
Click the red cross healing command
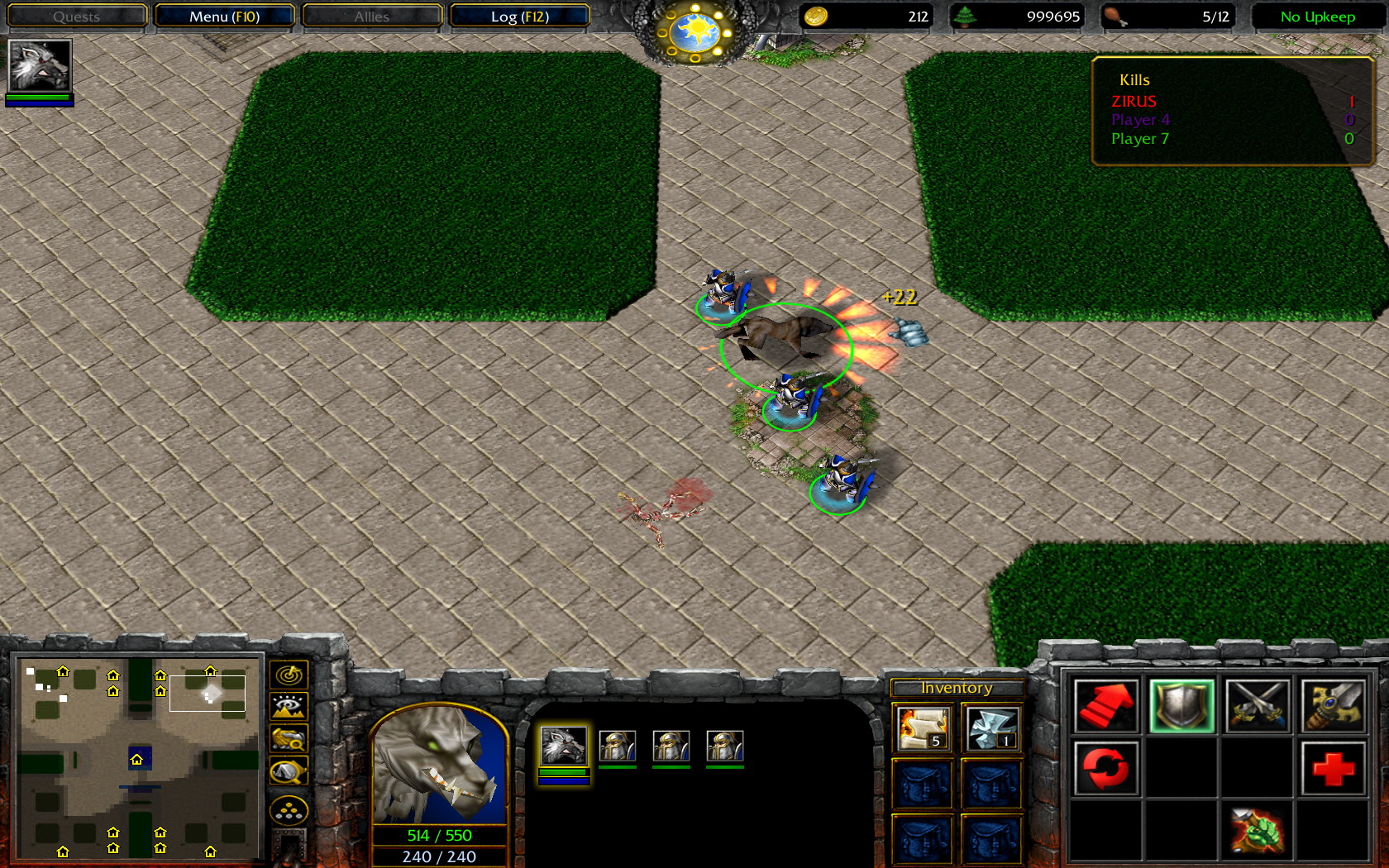pyautogui.click(x=1332, y=767)
